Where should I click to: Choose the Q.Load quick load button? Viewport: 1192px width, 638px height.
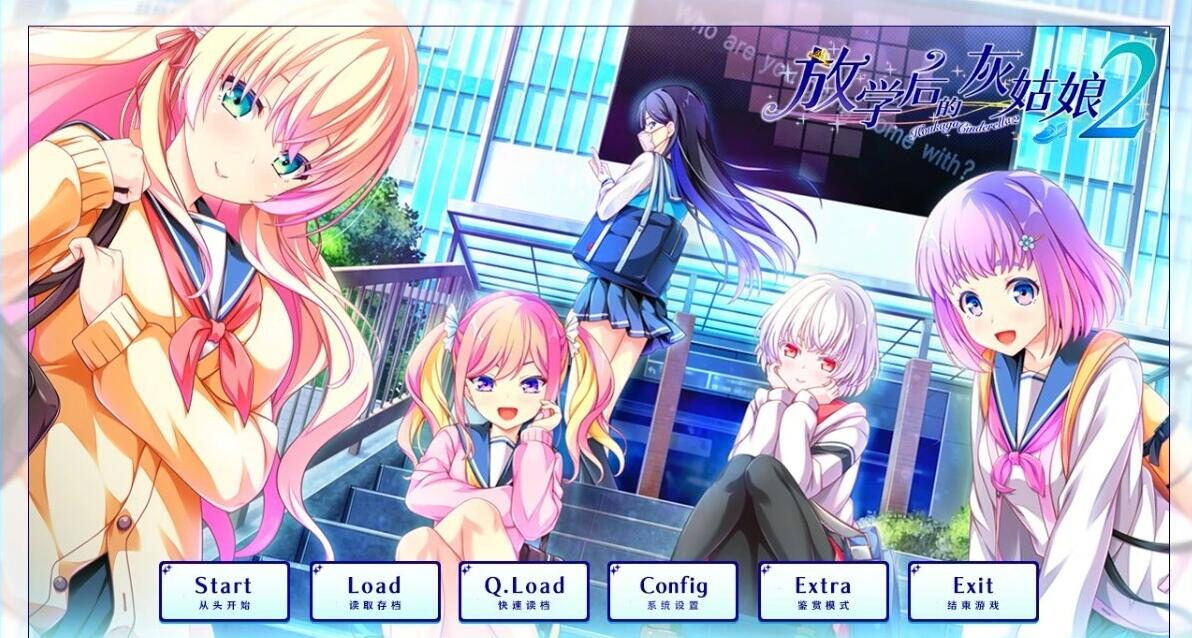tap(524, 592)
